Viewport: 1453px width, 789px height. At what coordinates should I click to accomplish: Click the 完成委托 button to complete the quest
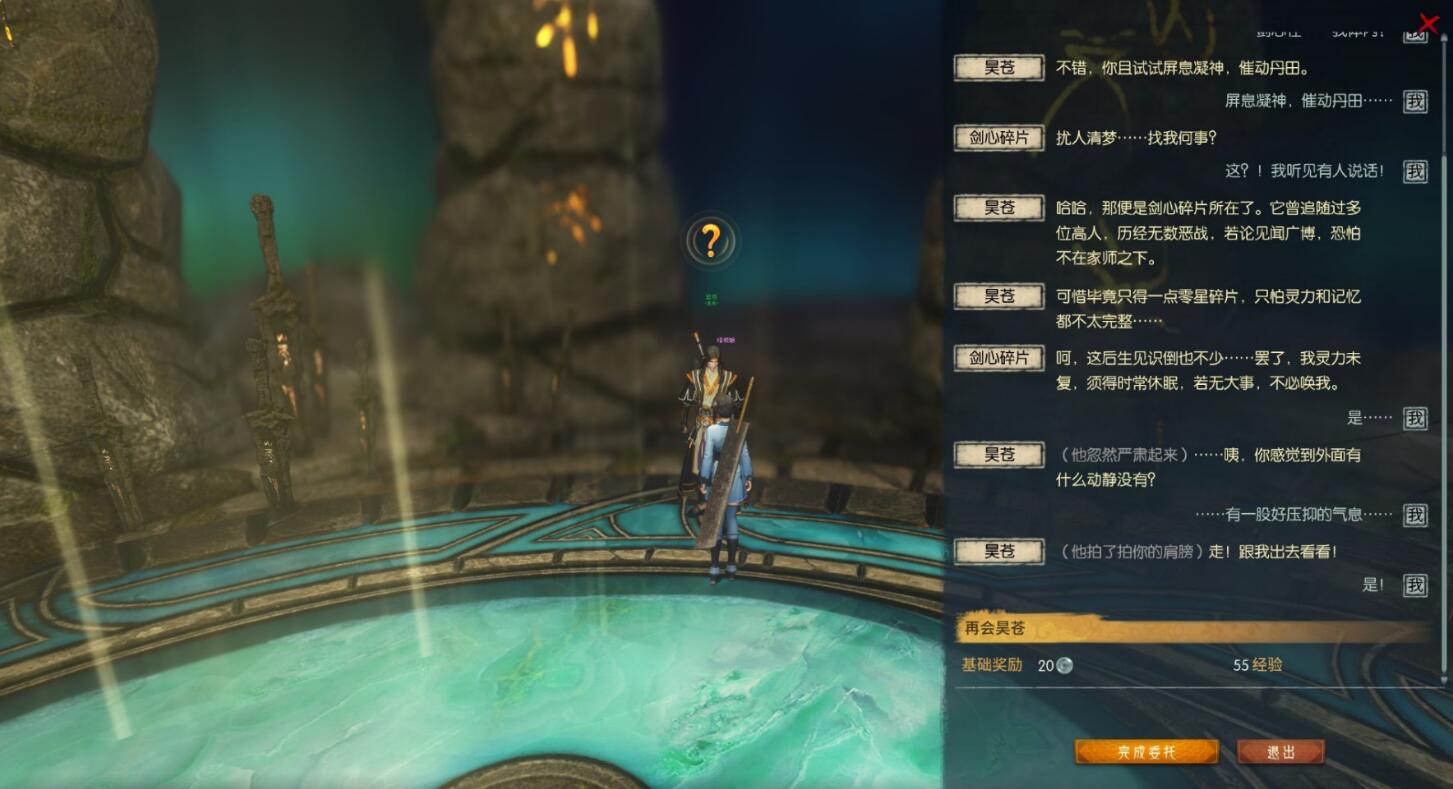point(1146,752)
